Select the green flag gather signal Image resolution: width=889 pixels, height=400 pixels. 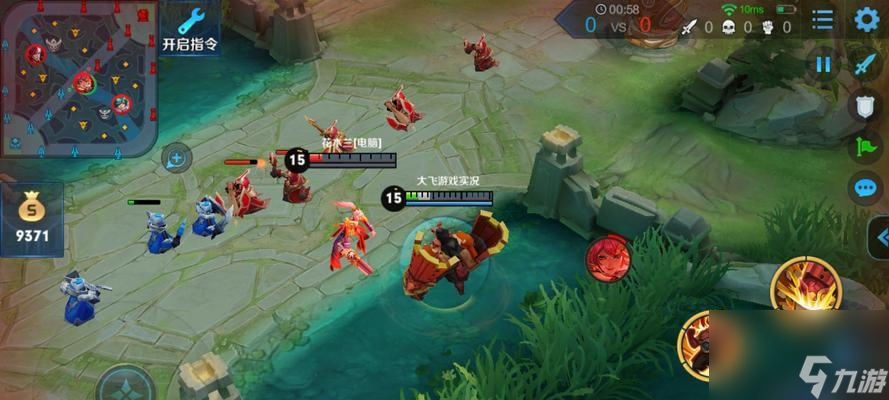point(865,147)
